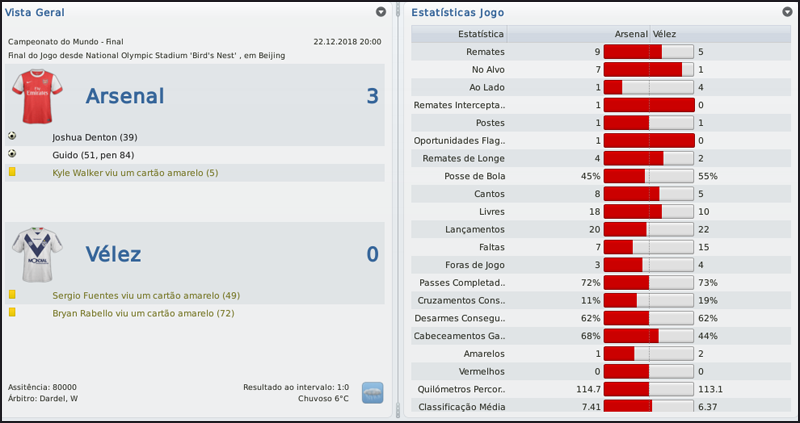Open goalscorer Guido's entry
Screen dimensions: 800x423
92,155
